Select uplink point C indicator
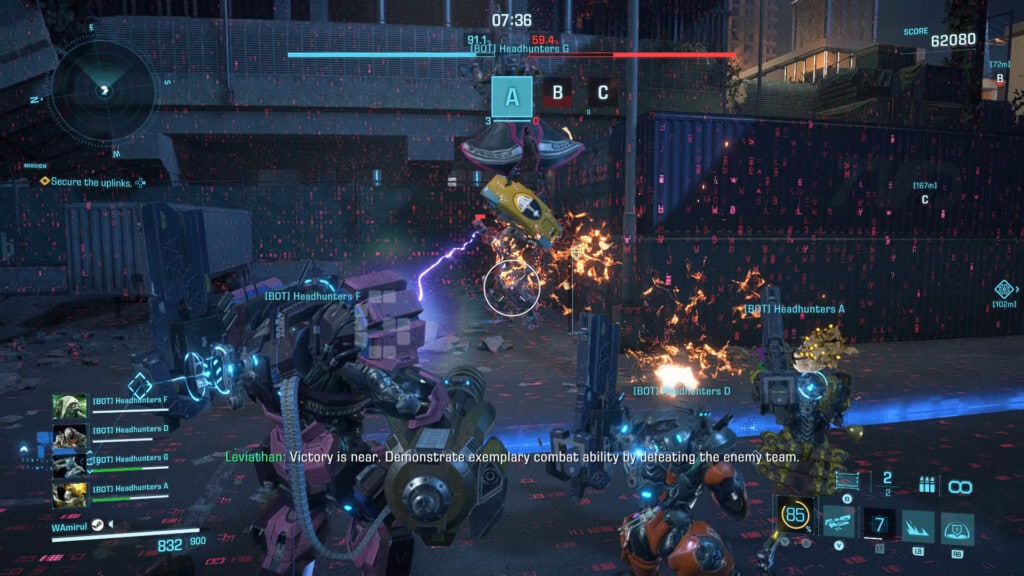This screenshot has width=1024, height=576. 602,93
